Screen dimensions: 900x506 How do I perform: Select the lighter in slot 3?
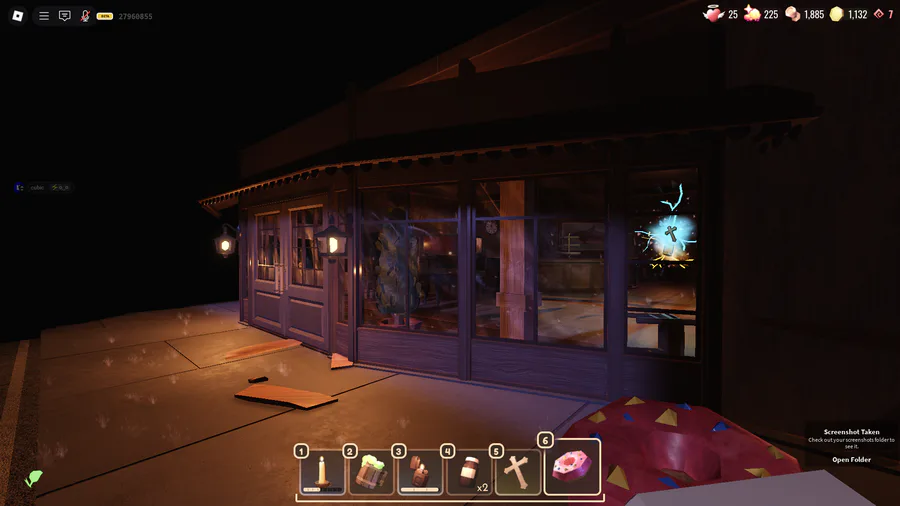coord(420,472)
